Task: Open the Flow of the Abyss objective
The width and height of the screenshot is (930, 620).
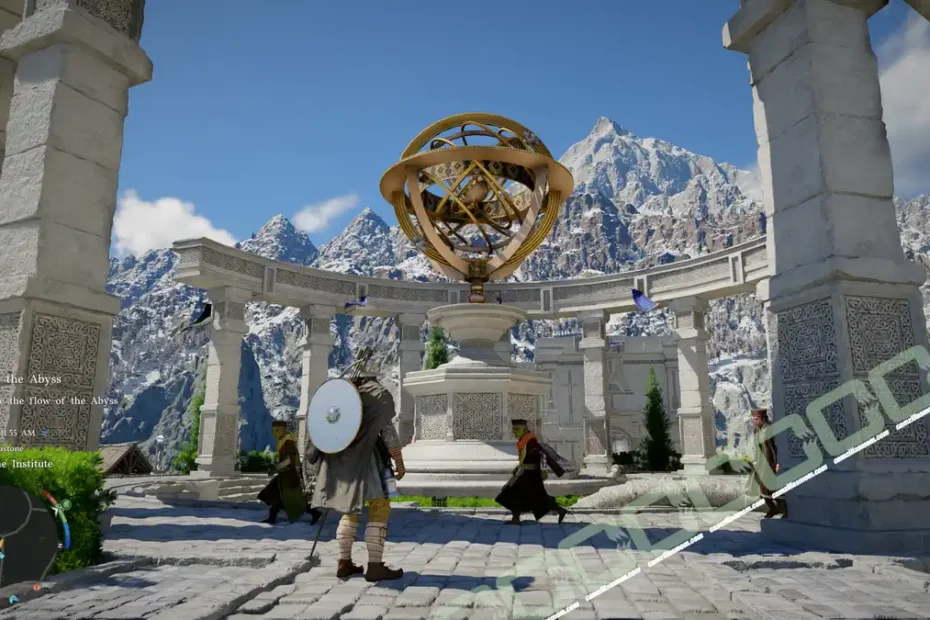Action: pos(62,400)
